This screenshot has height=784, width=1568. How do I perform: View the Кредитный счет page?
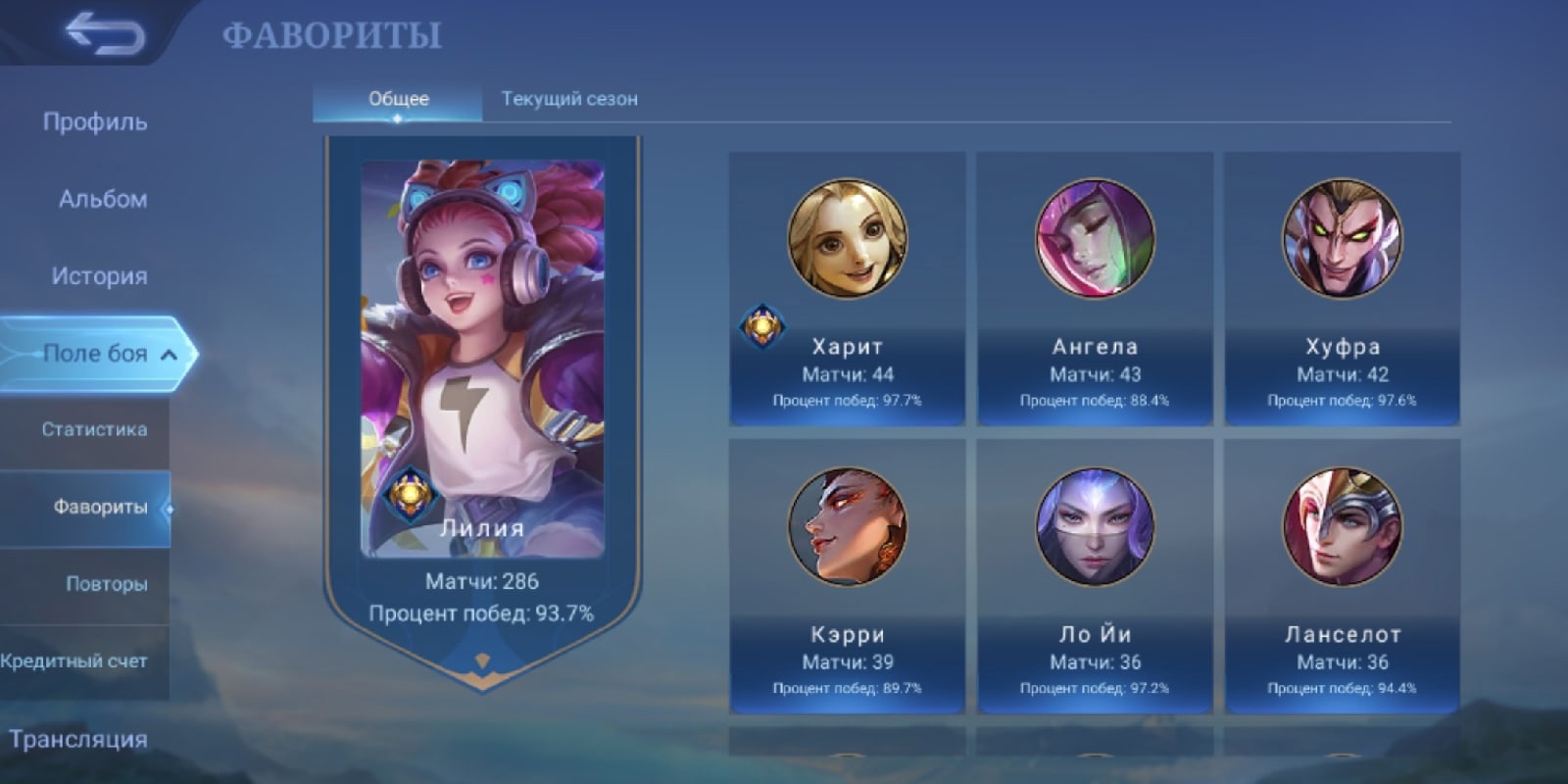tap(74, 661)
